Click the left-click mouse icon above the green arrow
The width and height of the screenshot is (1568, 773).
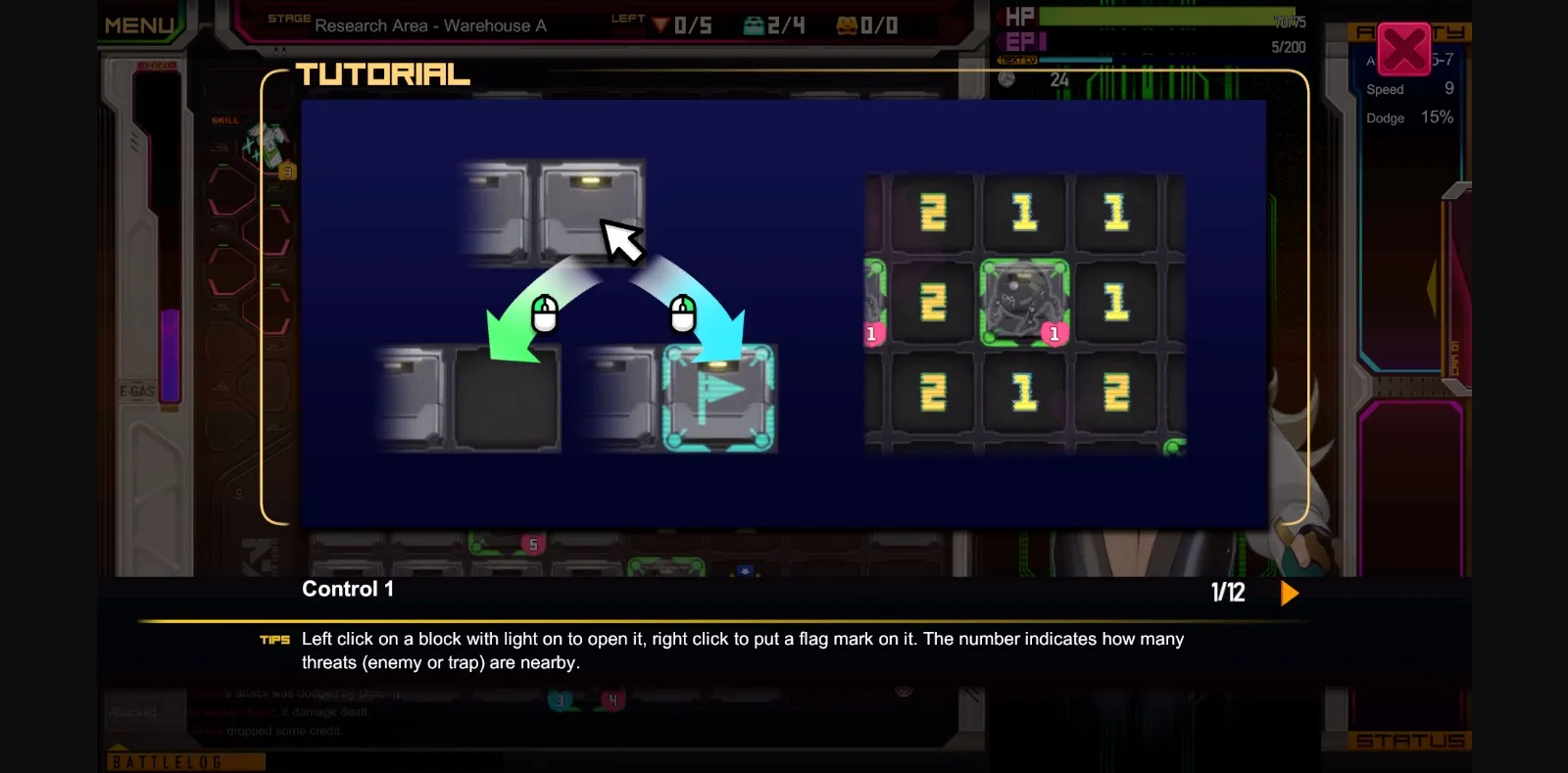click(547, 314)
